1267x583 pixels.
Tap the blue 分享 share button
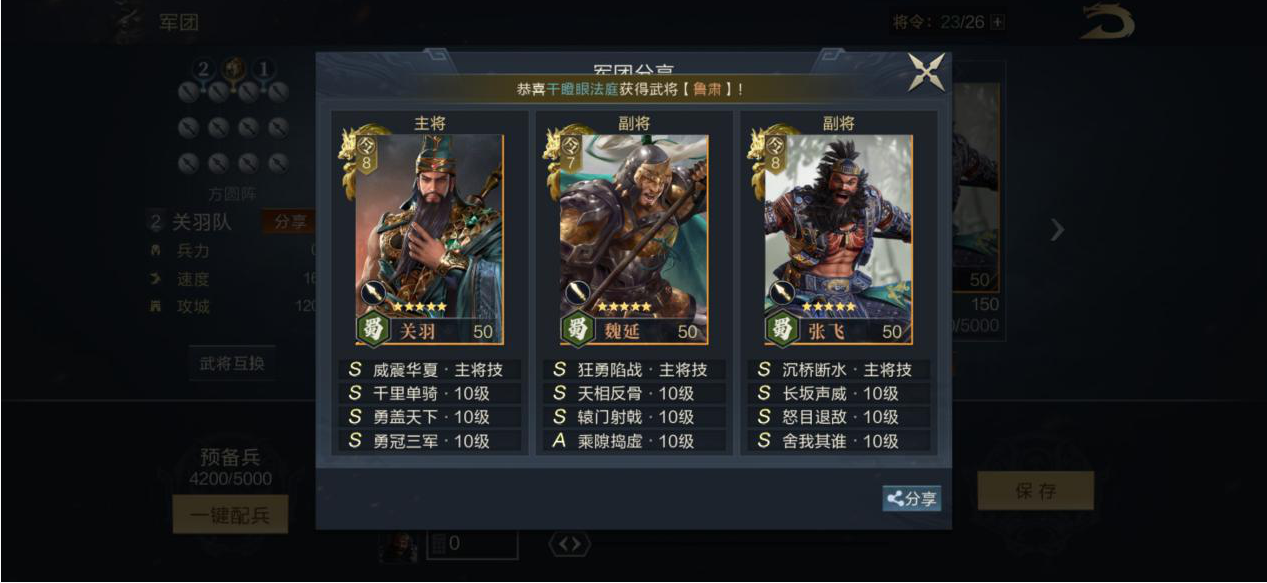click(911, 498)
